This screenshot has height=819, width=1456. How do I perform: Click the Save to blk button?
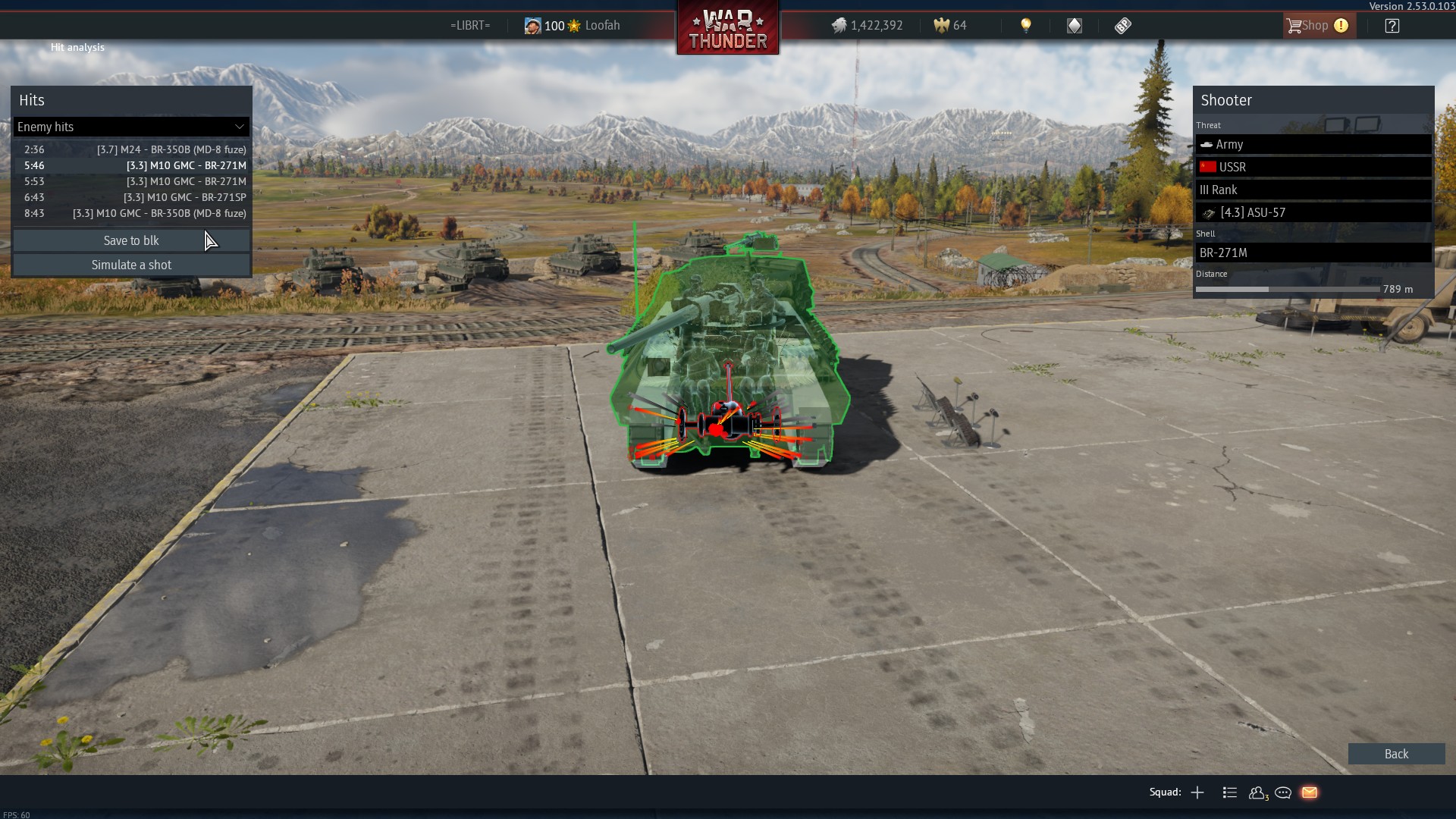pos(131,240)
